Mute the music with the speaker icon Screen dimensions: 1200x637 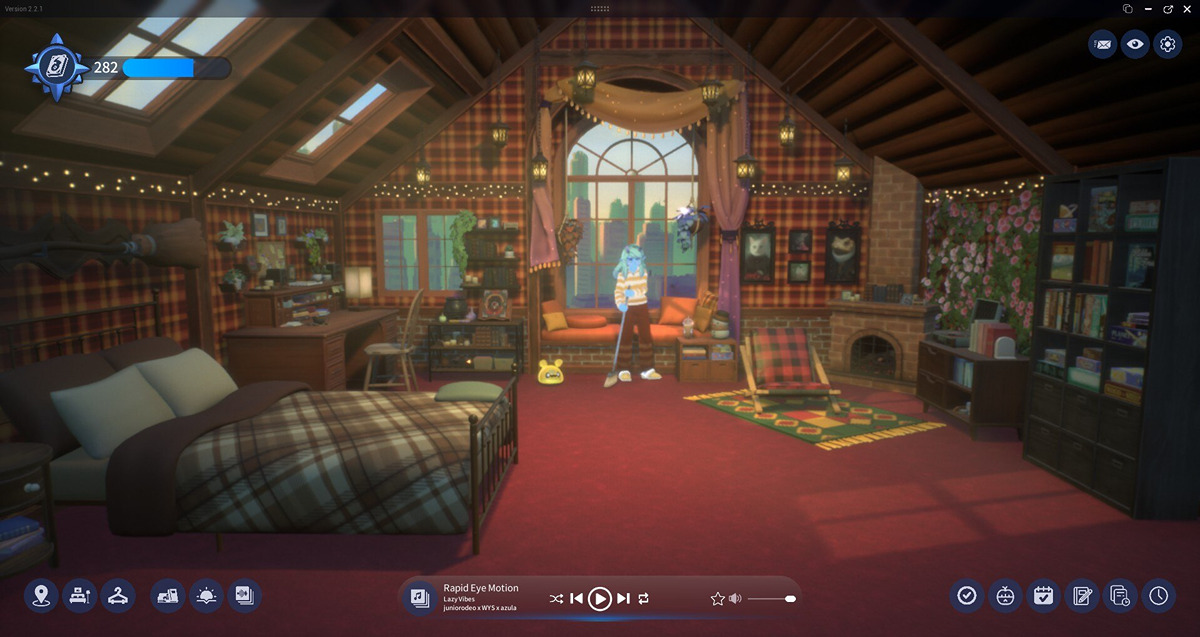click(735, 598)
